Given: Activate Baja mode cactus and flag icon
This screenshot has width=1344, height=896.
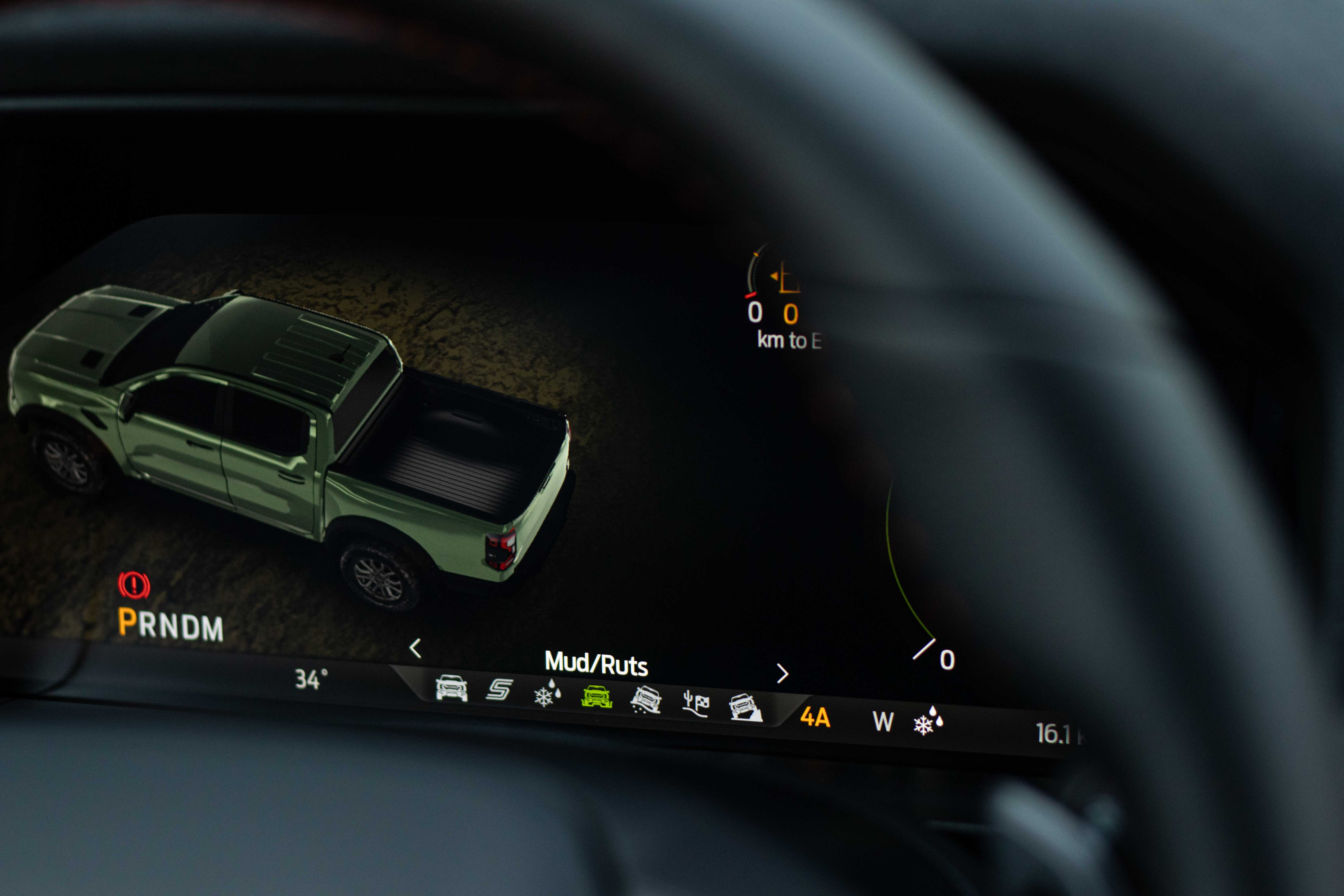Looking at the screenshot, I should click(696, 704).
